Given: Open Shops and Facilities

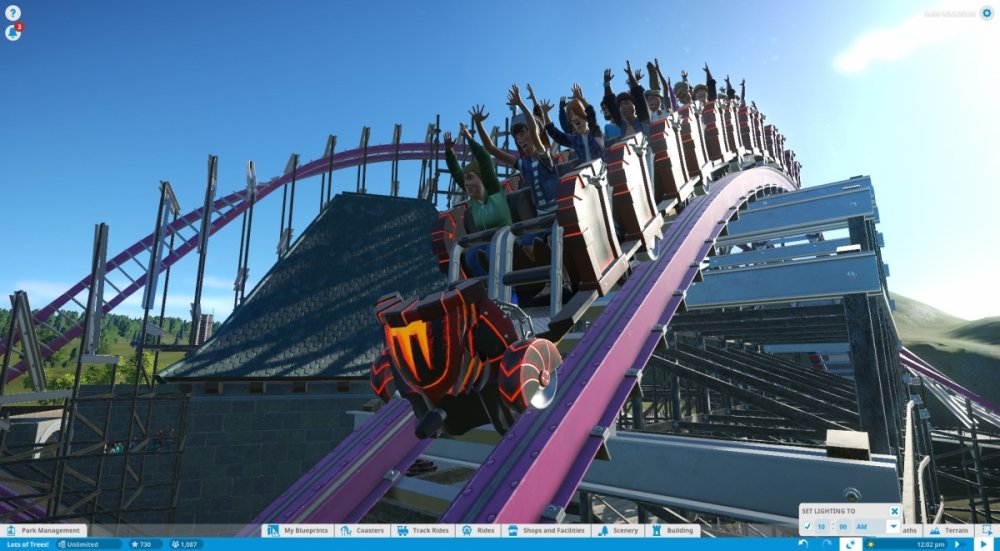Looking at the screenshot, I should coord(548,531).
